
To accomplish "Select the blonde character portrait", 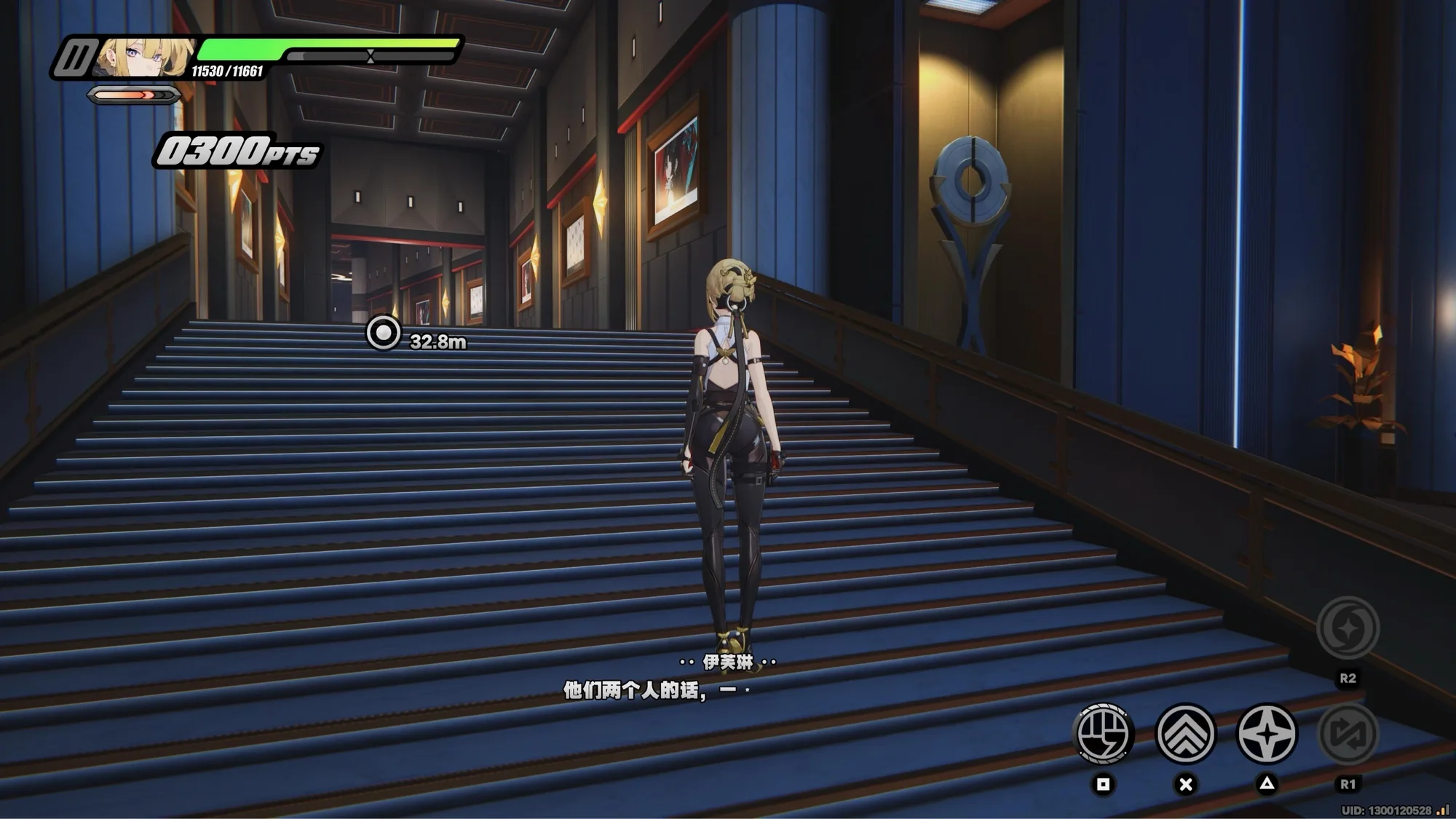I will pyautogui.click(x=143, y=57).
